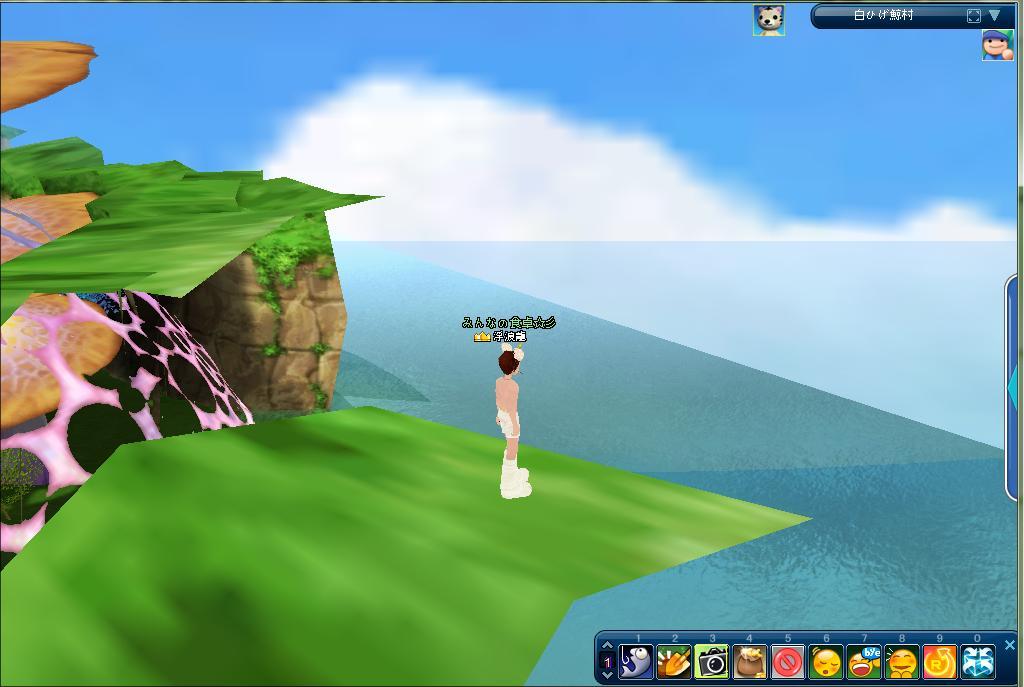Activate the shovel digging action
1024x687 pixels.
[x=675, y=662]
